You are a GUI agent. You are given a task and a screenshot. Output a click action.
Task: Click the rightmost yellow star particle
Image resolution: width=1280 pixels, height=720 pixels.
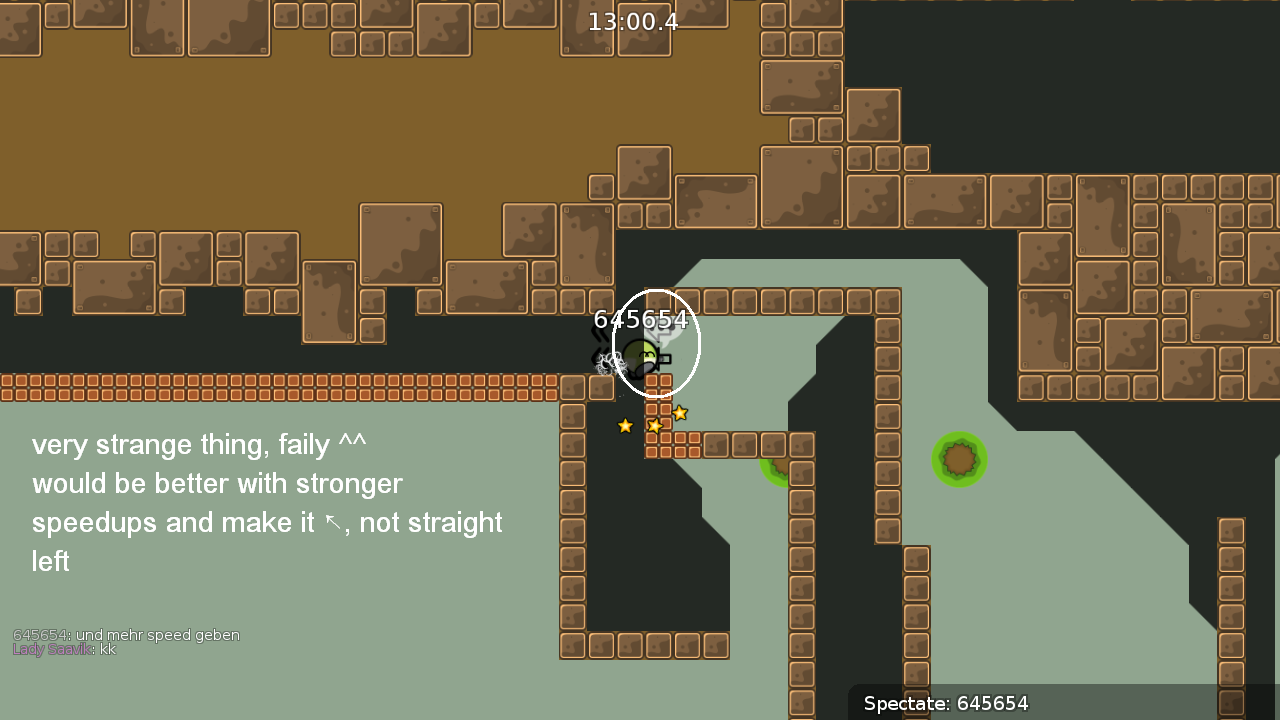tap(680, 413)
